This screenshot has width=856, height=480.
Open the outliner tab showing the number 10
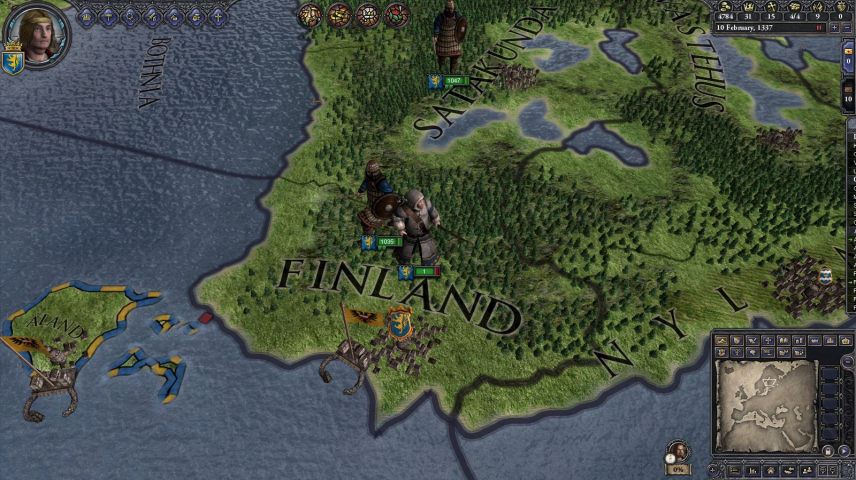[848, 96]
